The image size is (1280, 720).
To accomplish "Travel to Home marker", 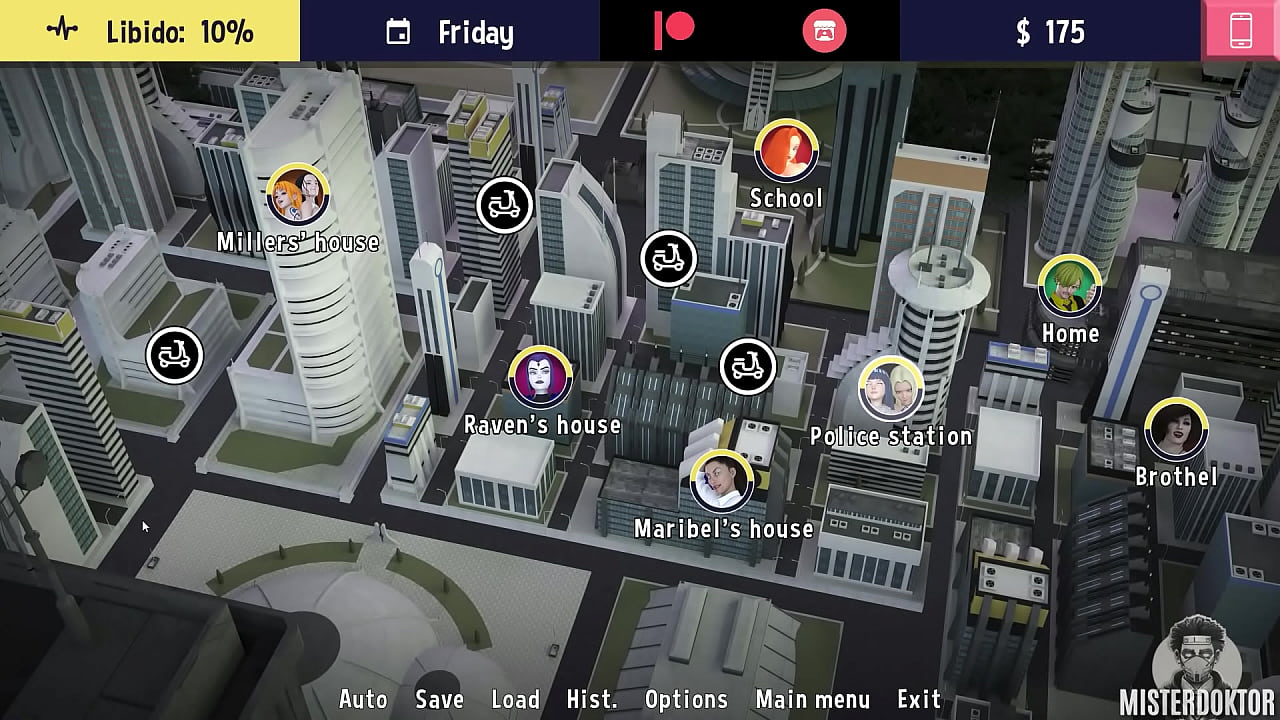I will 1070,287.
